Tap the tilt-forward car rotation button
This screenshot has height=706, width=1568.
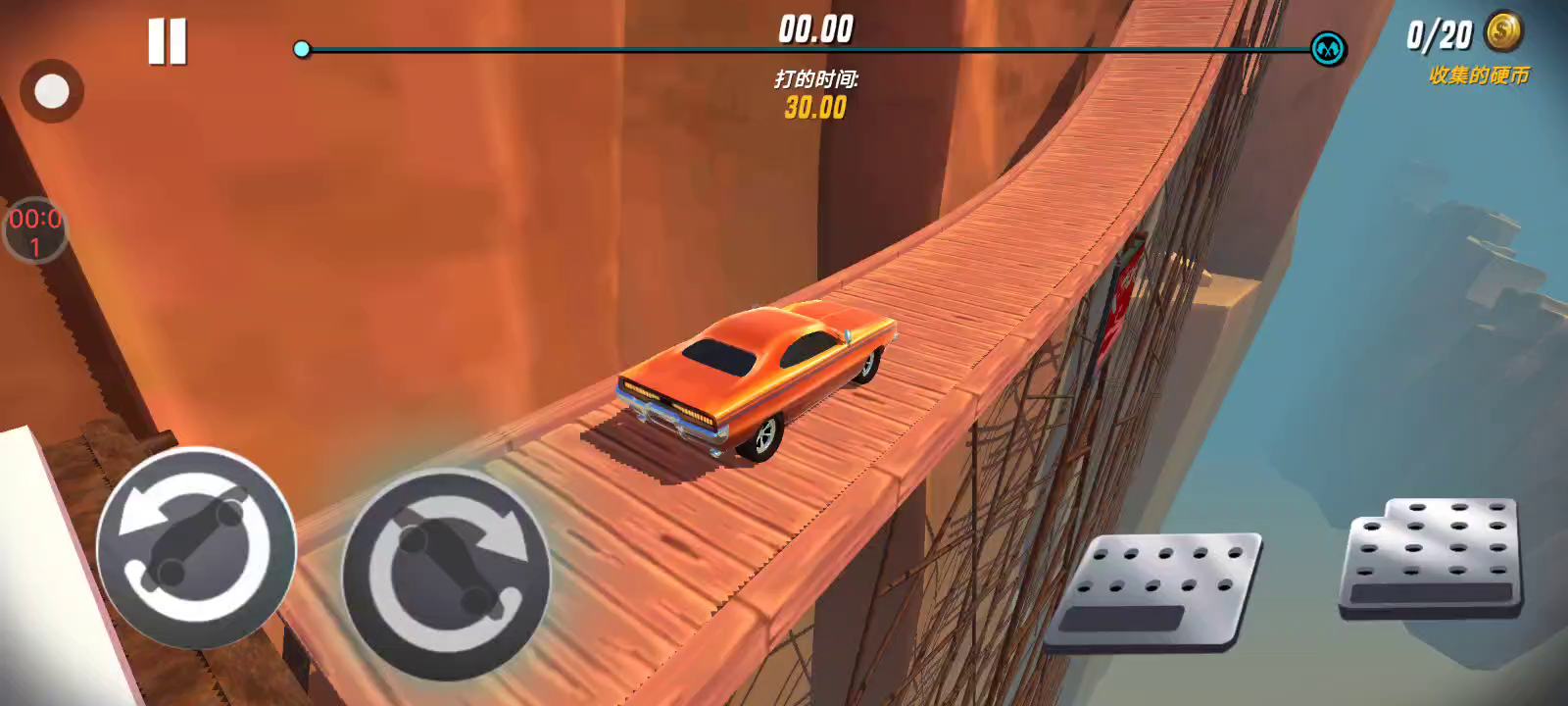[x=446, y=576]
